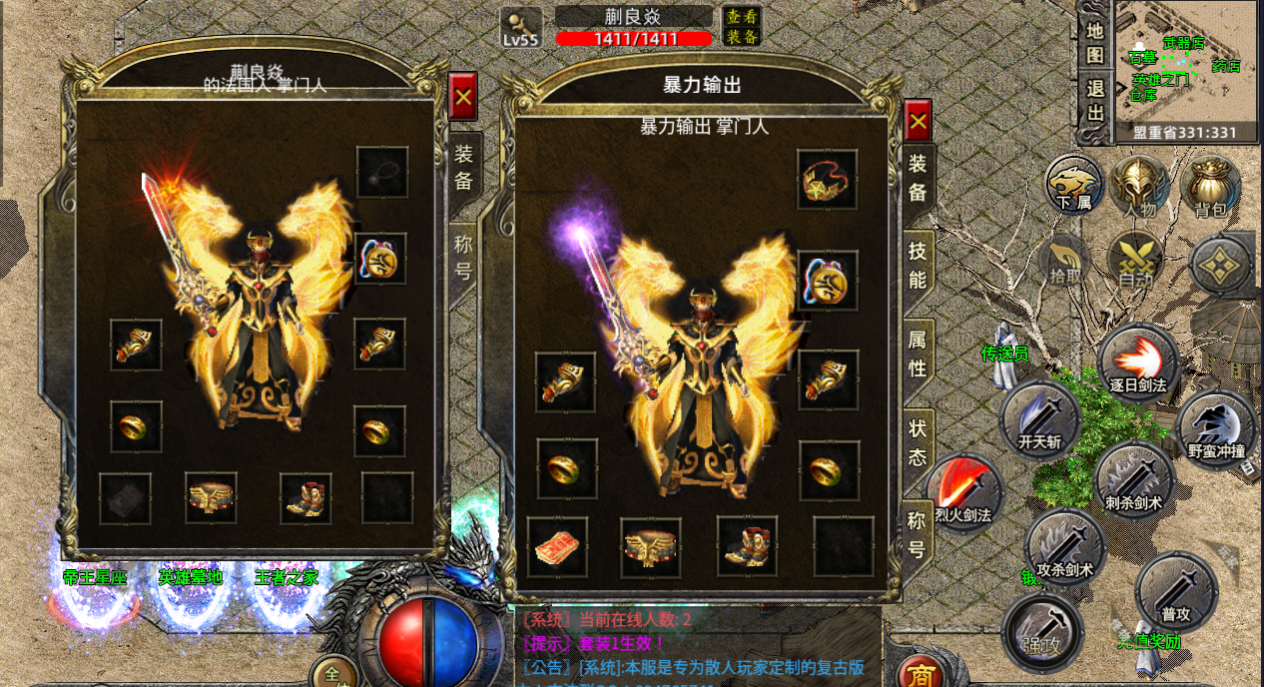Show the 状态 tab
Viewport: 1264px width, 687px height.
917,441
